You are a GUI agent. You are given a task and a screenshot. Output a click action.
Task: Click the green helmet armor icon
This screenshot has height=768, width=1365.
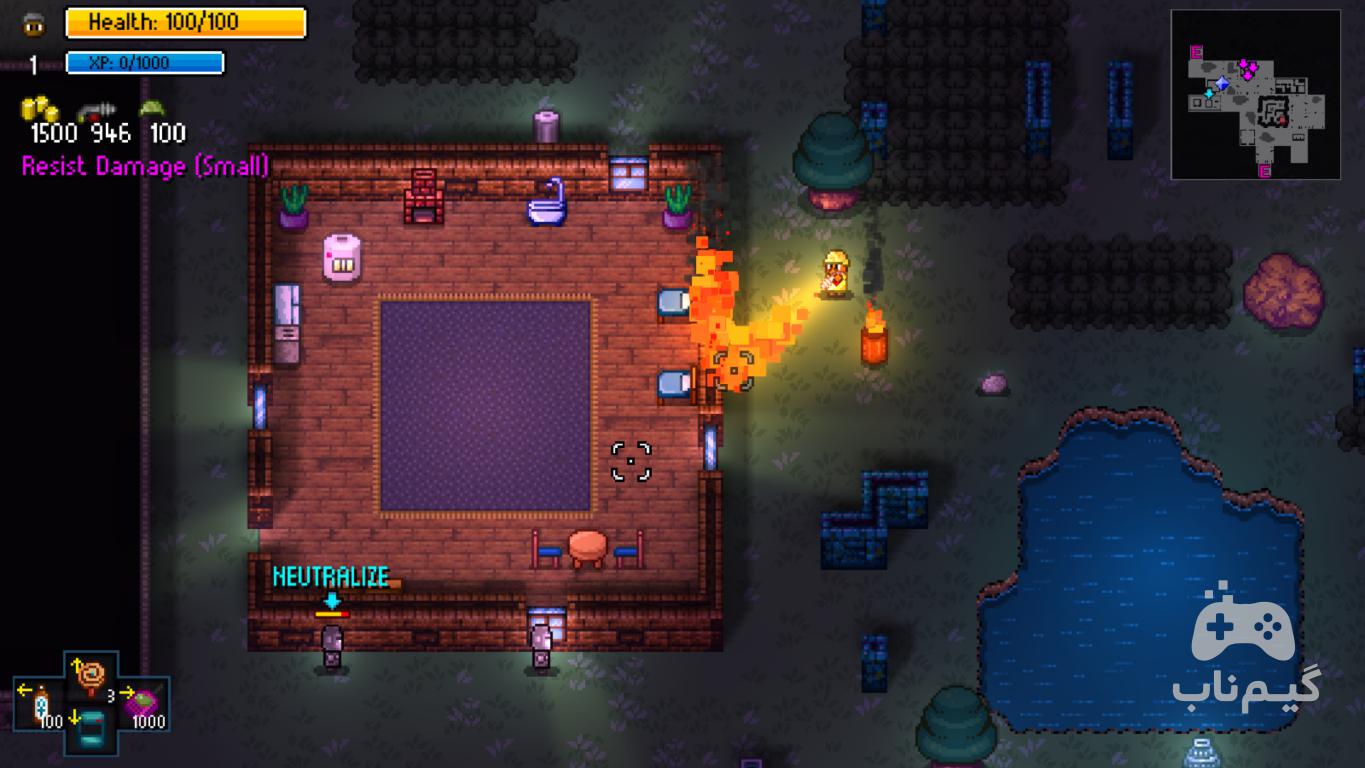[x=152, y=109]
